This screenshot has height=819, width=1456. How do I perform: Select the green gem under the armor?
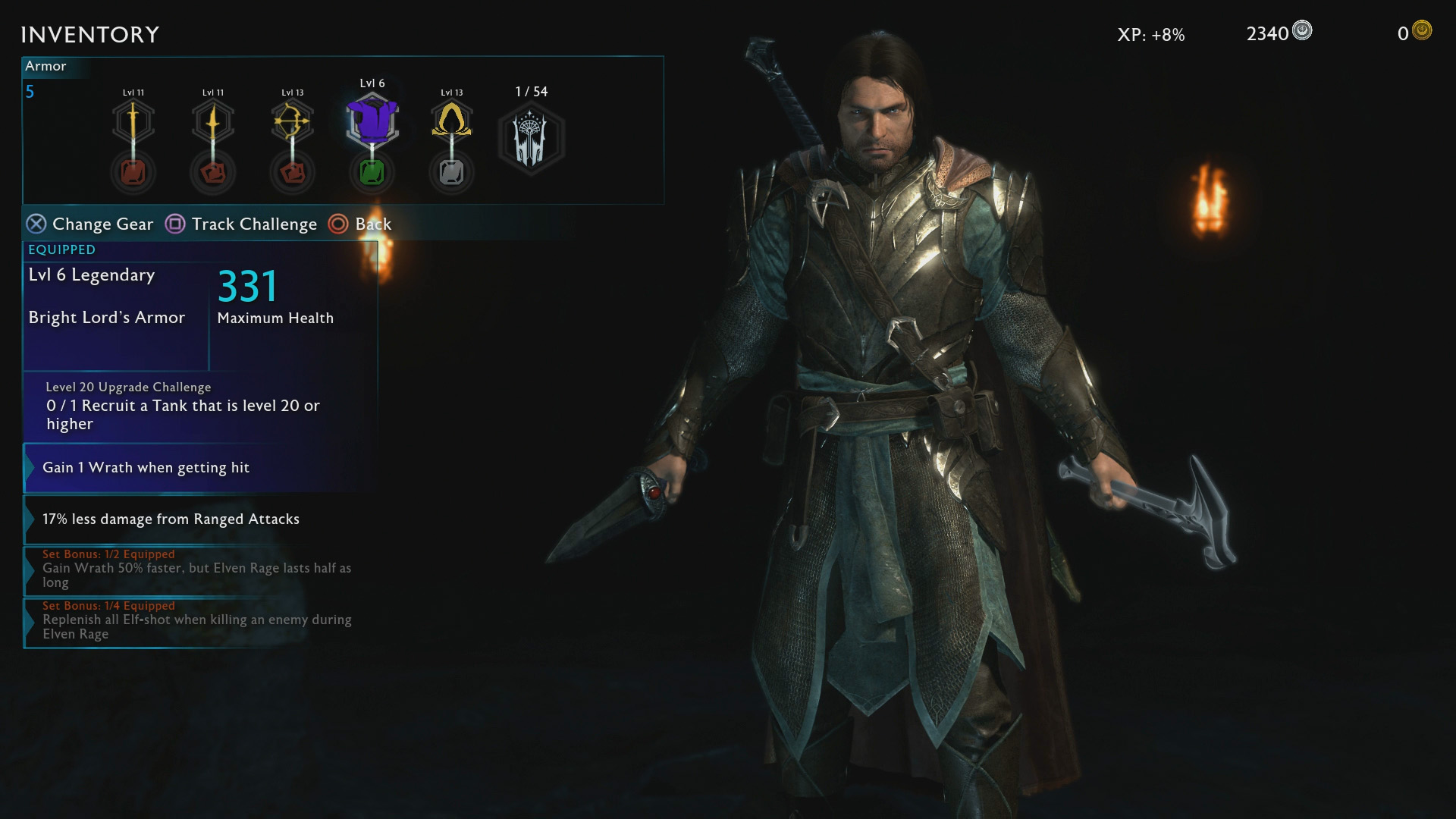(372, 173)
